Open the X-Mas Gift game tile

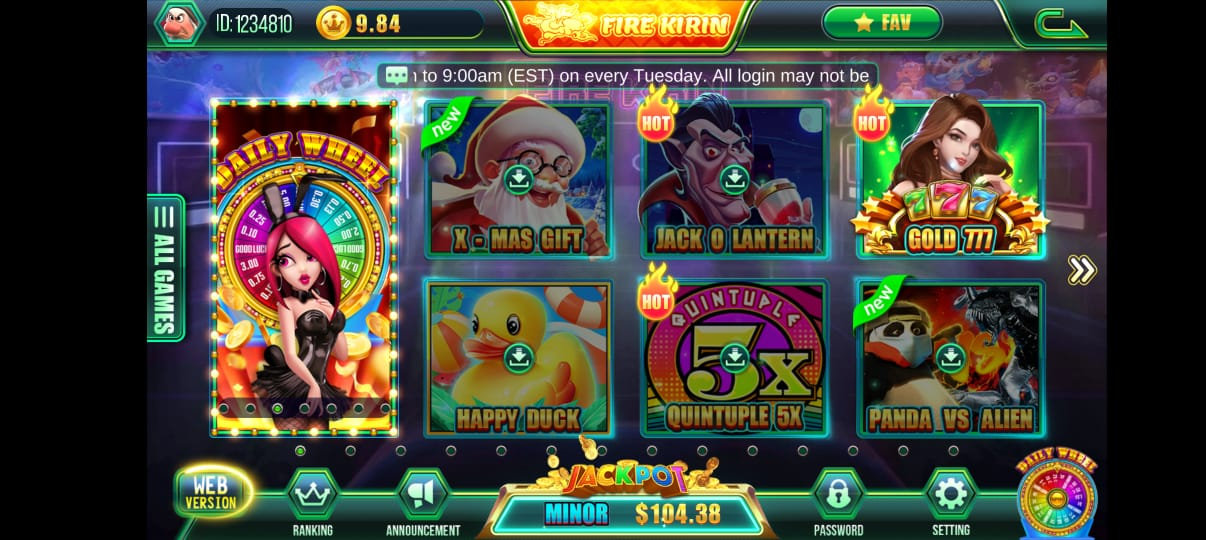click(x=517, y=180)
